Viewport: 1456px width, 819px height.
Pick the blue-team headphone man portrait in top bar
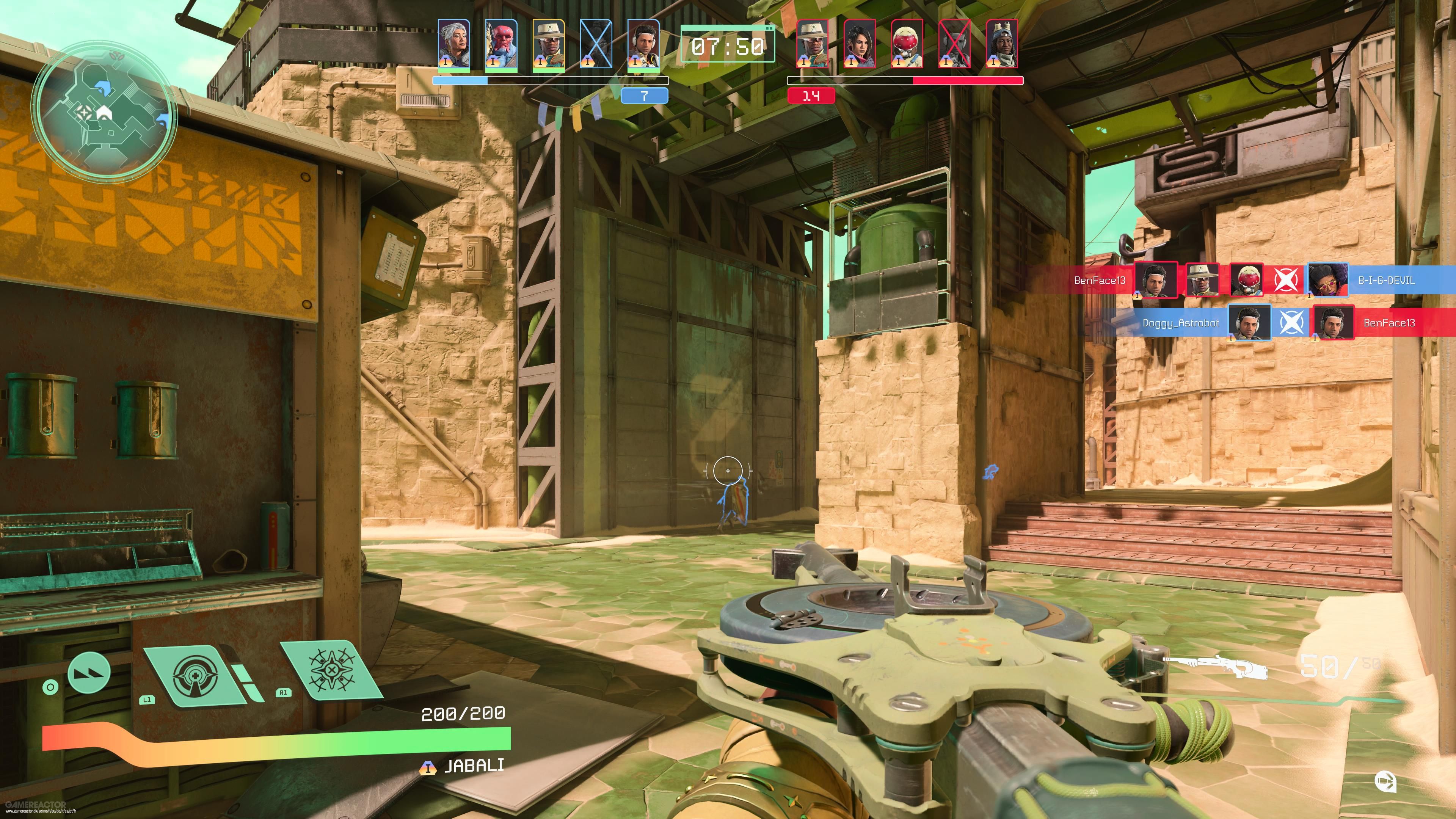tap(643, 44)
